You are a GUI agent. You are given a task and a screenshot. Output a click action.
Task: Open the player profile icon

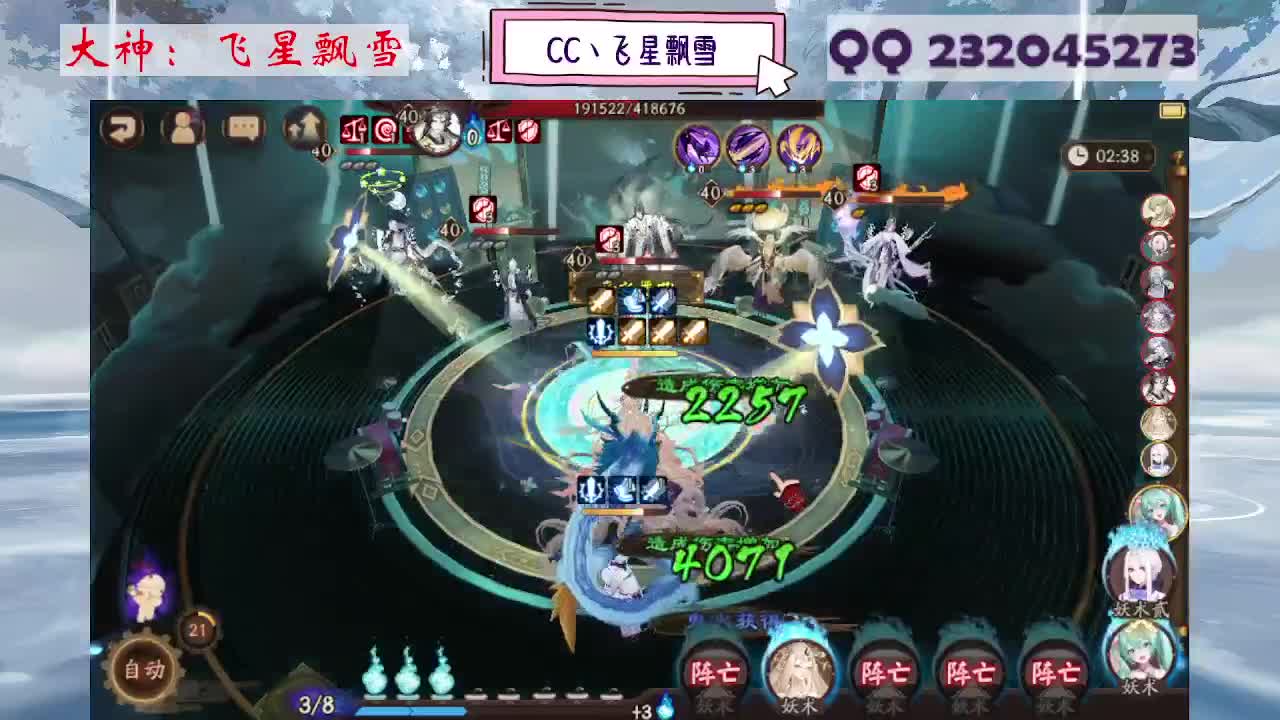[x=183, y=128]
